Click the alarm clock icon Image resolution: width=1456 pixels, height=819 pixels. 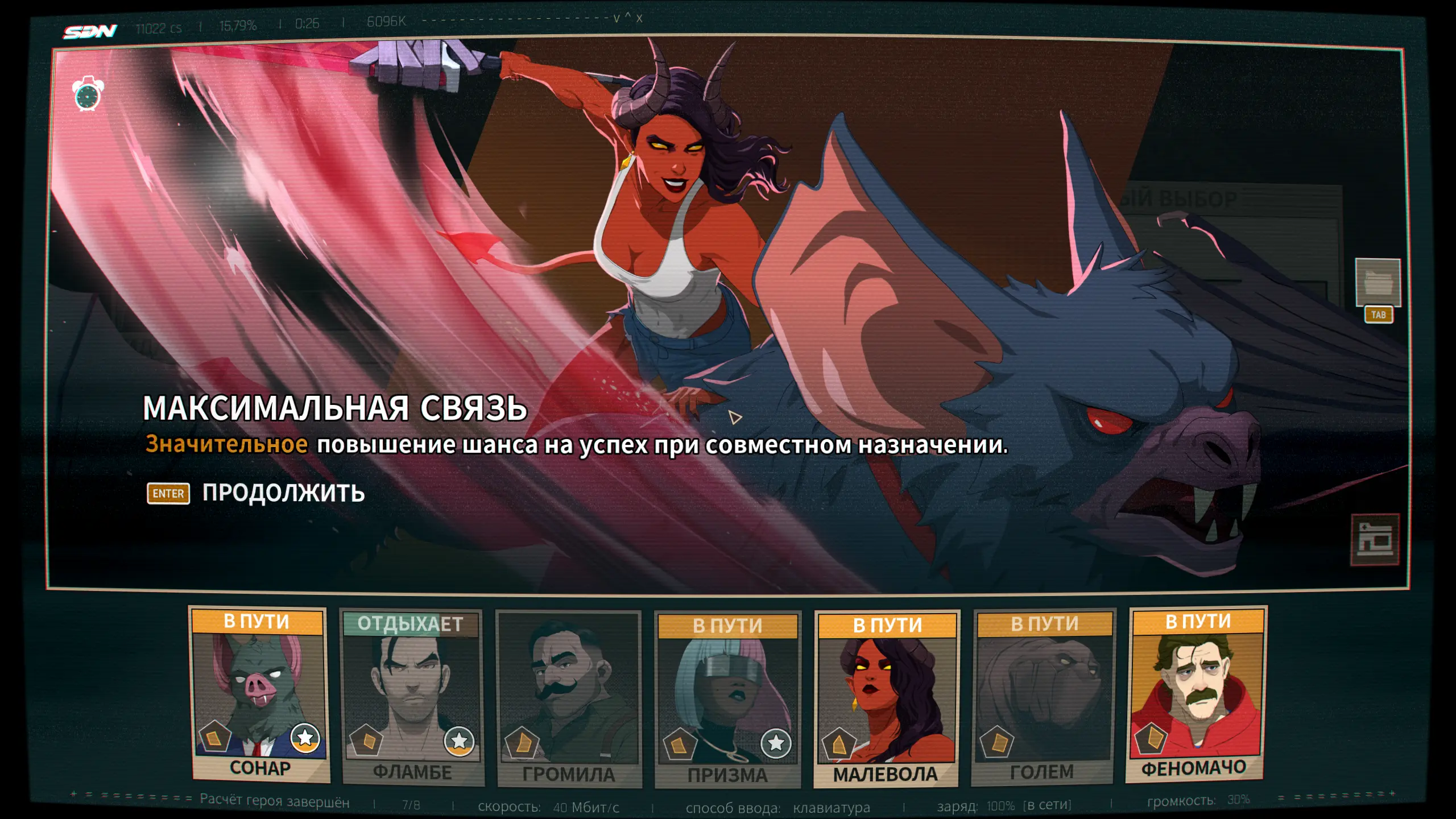[x=88, y=94]
